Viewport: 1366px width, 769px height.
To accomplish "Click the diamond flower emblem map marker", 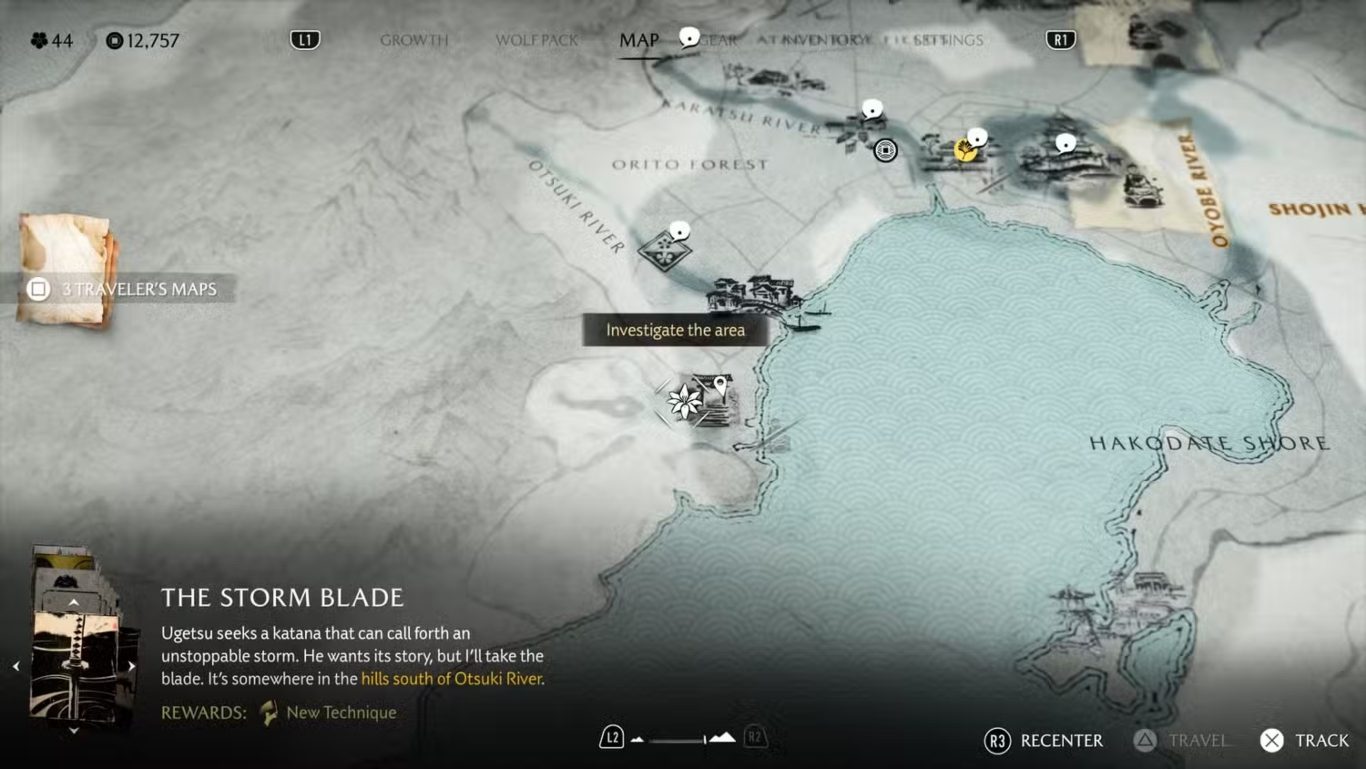I will click(662, 251).
